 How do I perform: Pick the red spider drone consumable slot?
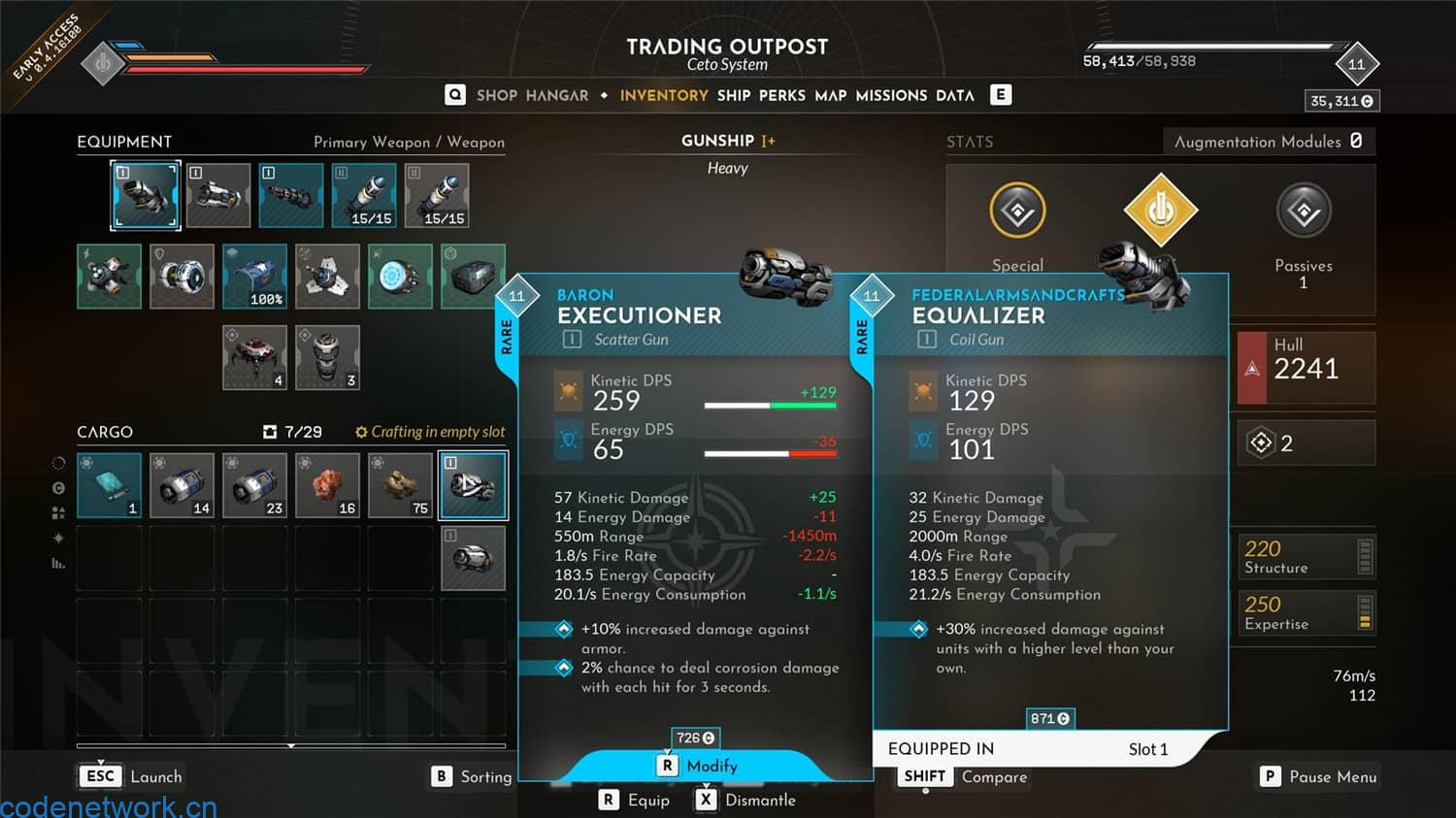(254, 357)
